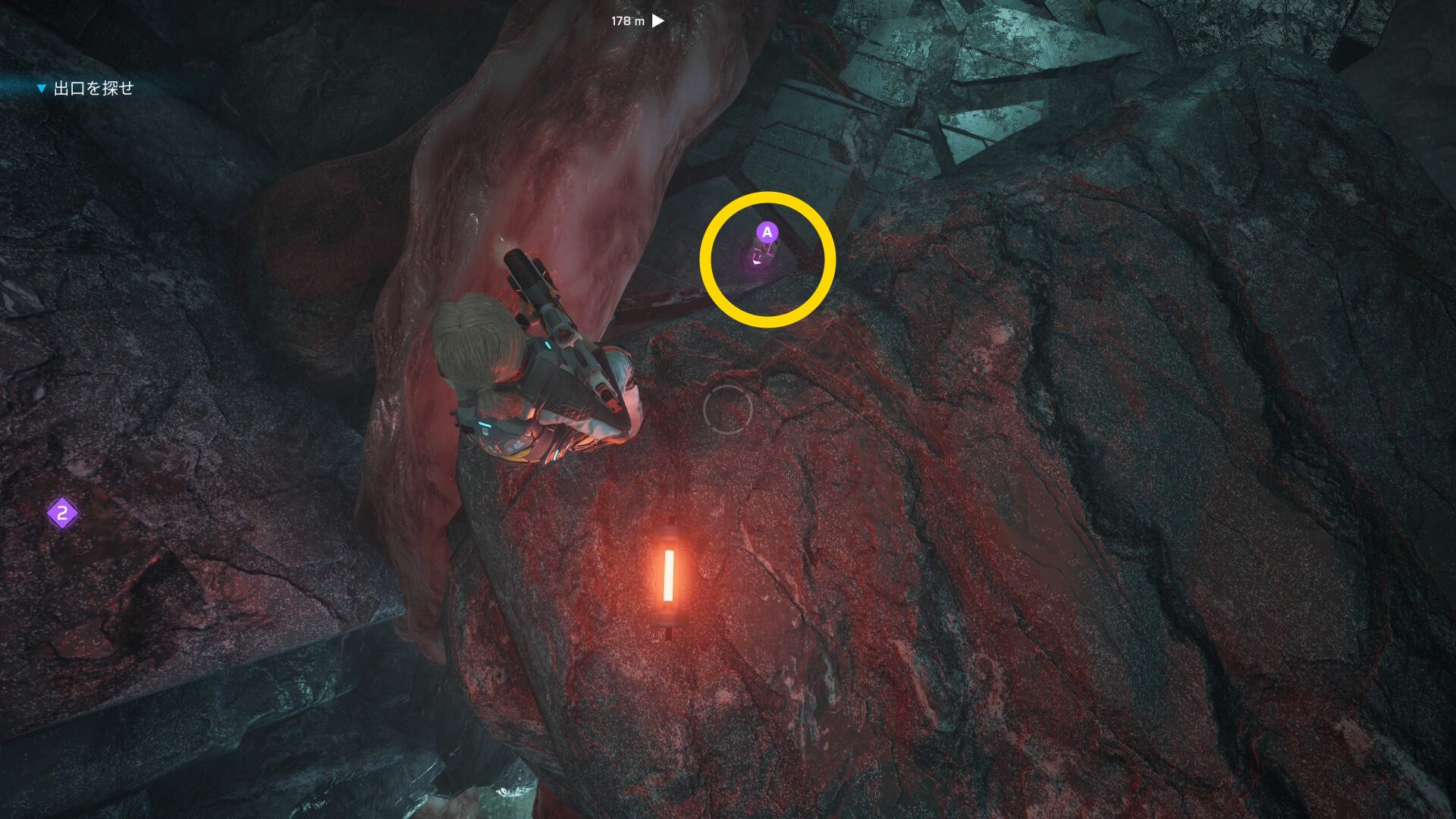Select the purple diamond marker numbered 2
Viewport: 1456px width, 819px height.
(62, 513)
